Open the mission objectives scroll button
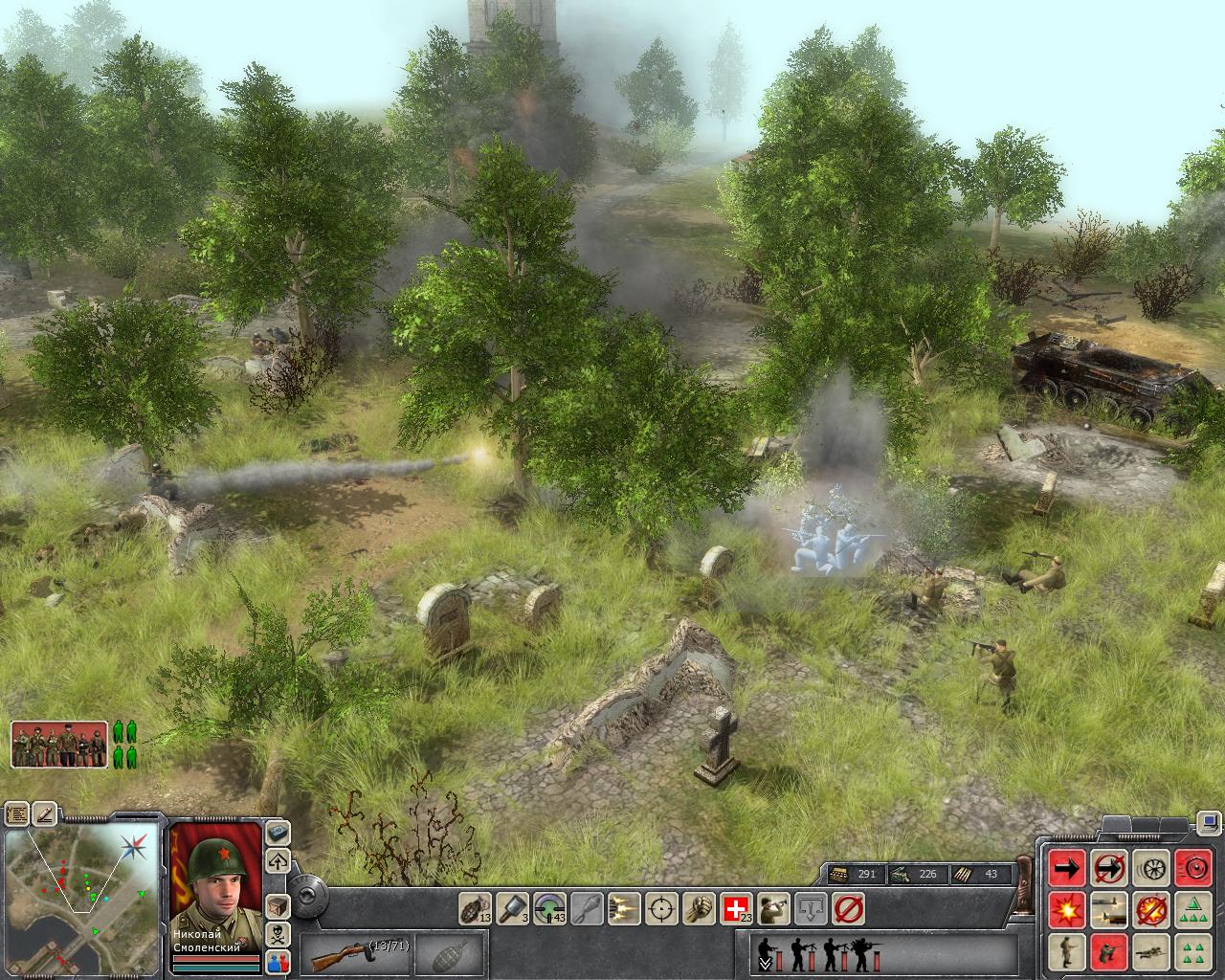 17,814
